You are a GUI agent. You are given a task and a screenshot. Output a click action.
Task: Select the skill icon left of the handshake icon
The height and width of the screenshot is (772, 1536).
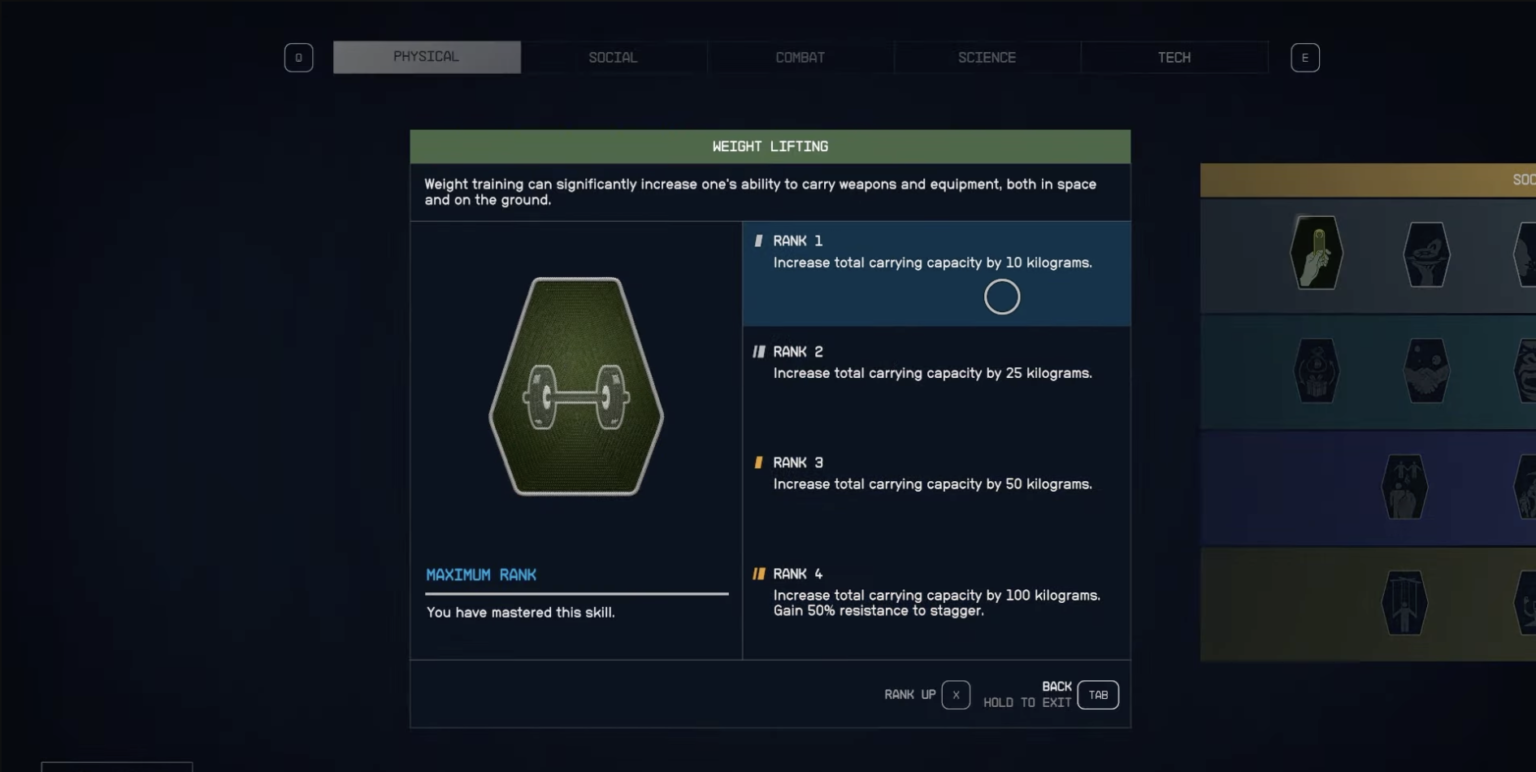[x=1316, y=370]
